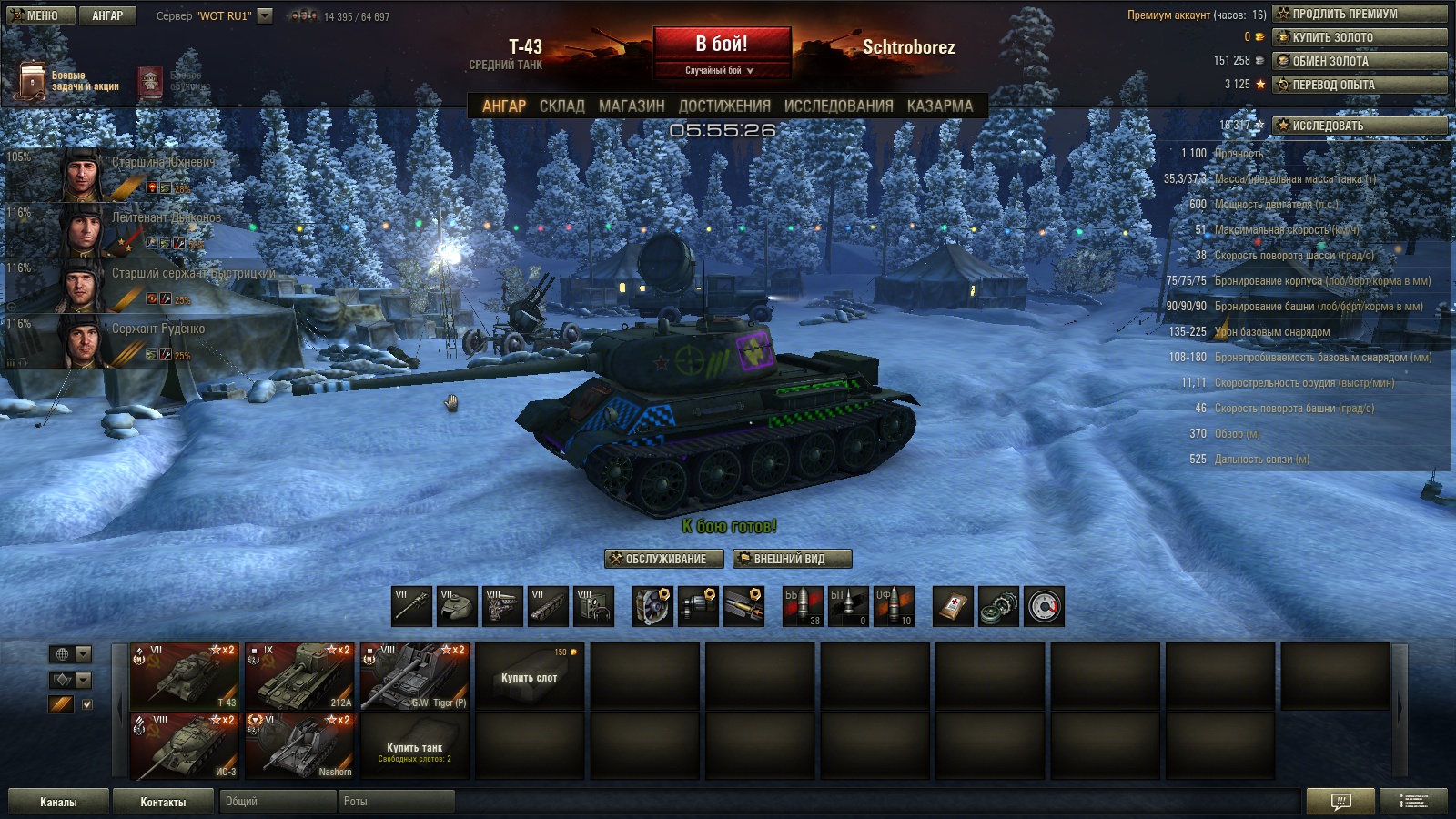Open the Контакты list
The width and height of the screenshot is (1456, 819).
tap(163, 802)
